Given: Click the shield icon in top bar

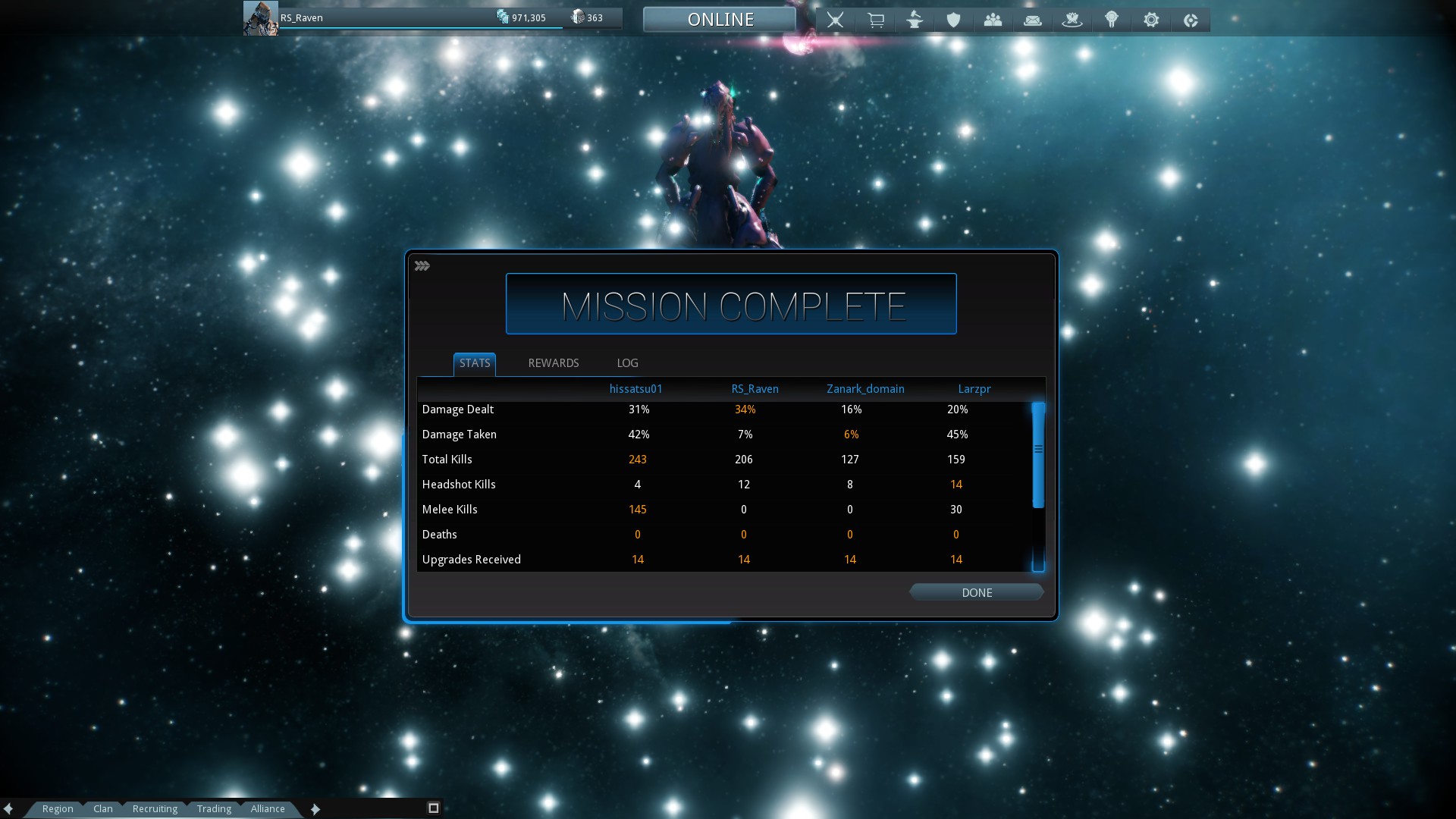Looking at the screenshot, I should pos(954,20).
